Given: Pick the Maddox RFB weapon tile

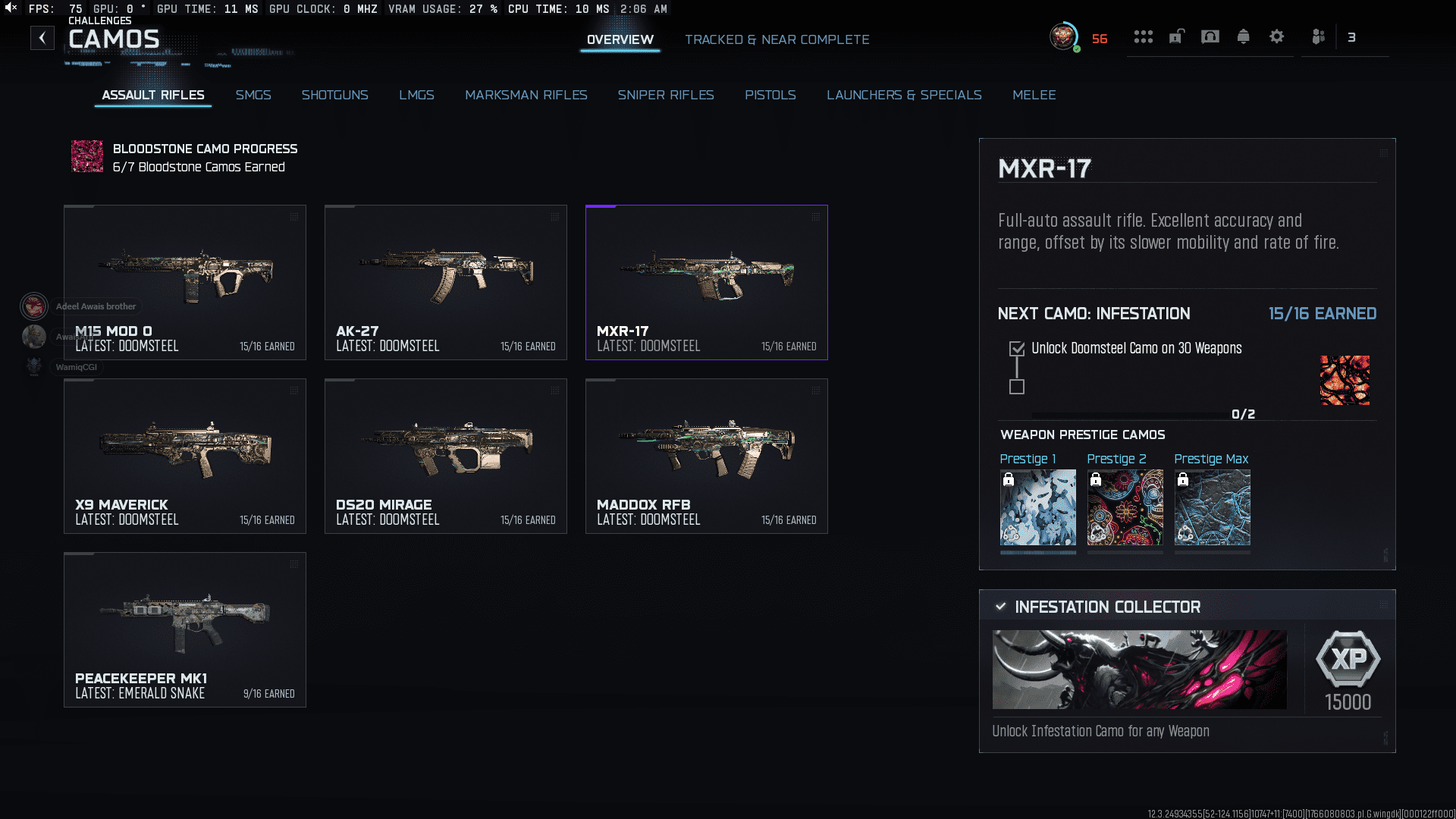Looking at the screenshot, I should click(x=707, y=456).
